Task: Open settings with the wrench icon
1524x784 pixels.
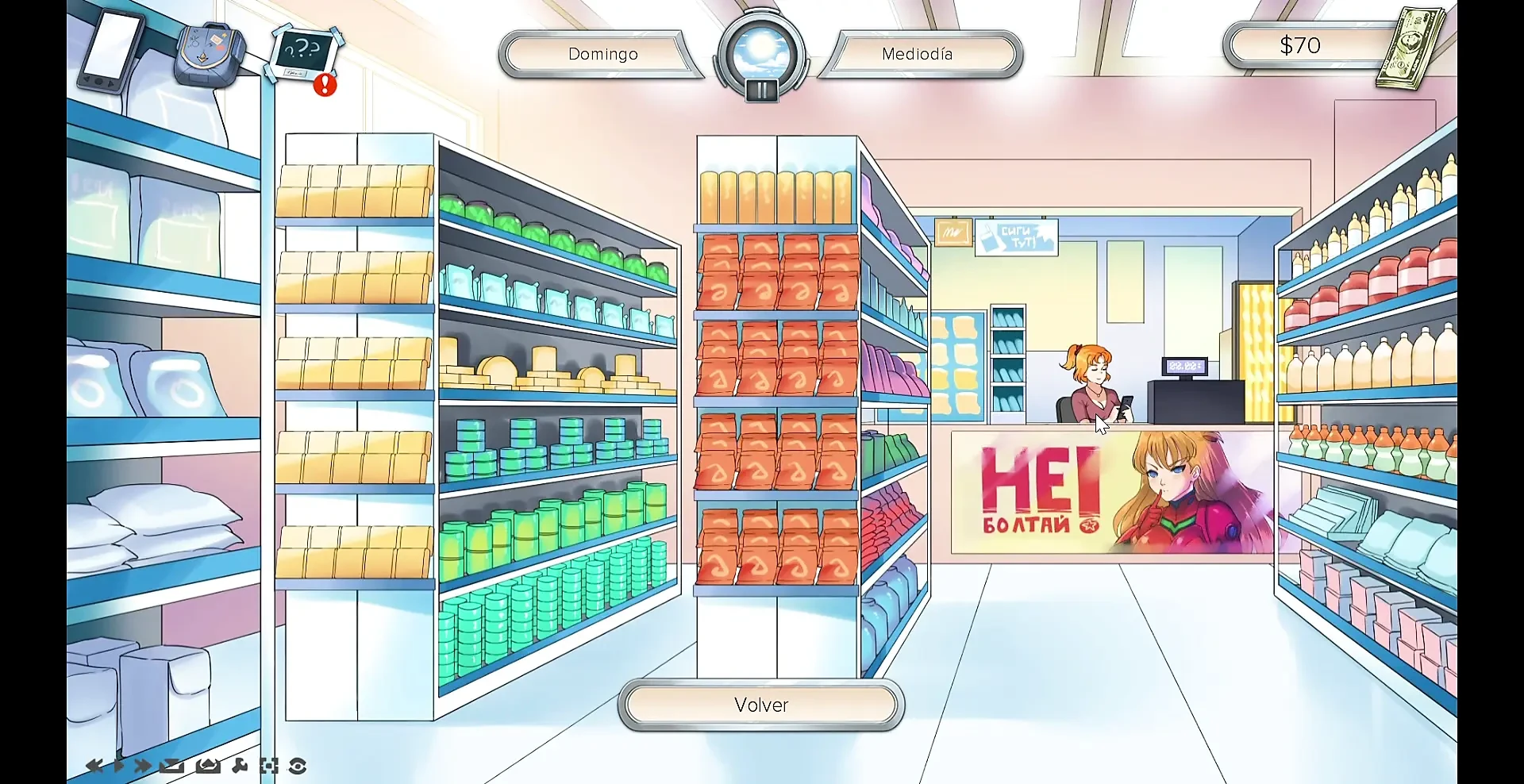Action: tap(240, 766)
